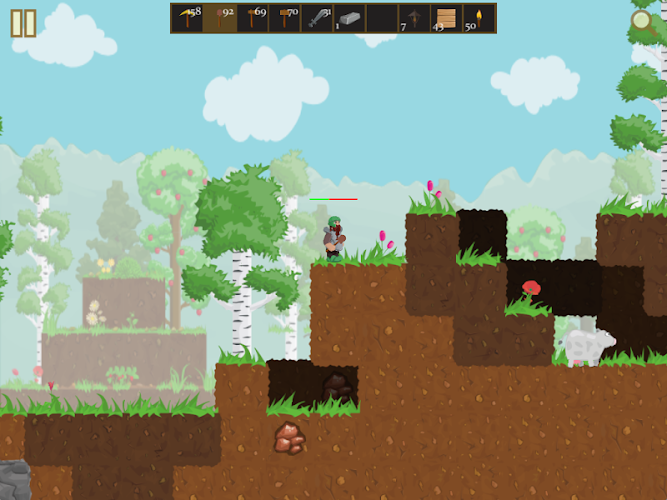Equip the sword from the hotbar
Image resolution: width=667 pixels, height=500 pixels.
tap(317, 18)
